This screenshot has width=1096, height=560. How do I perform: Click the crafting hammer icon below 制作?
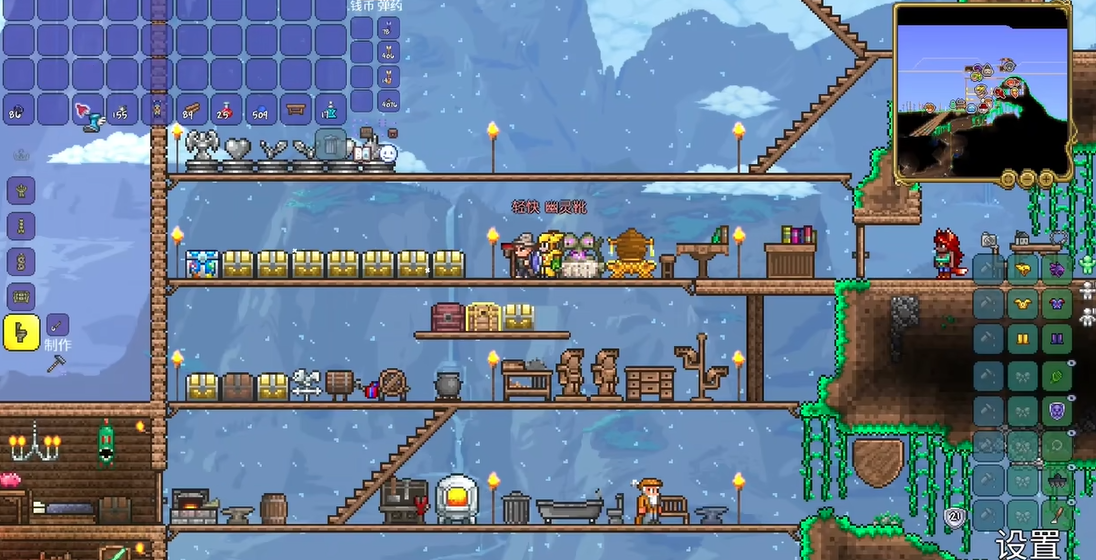pos(55,364)
